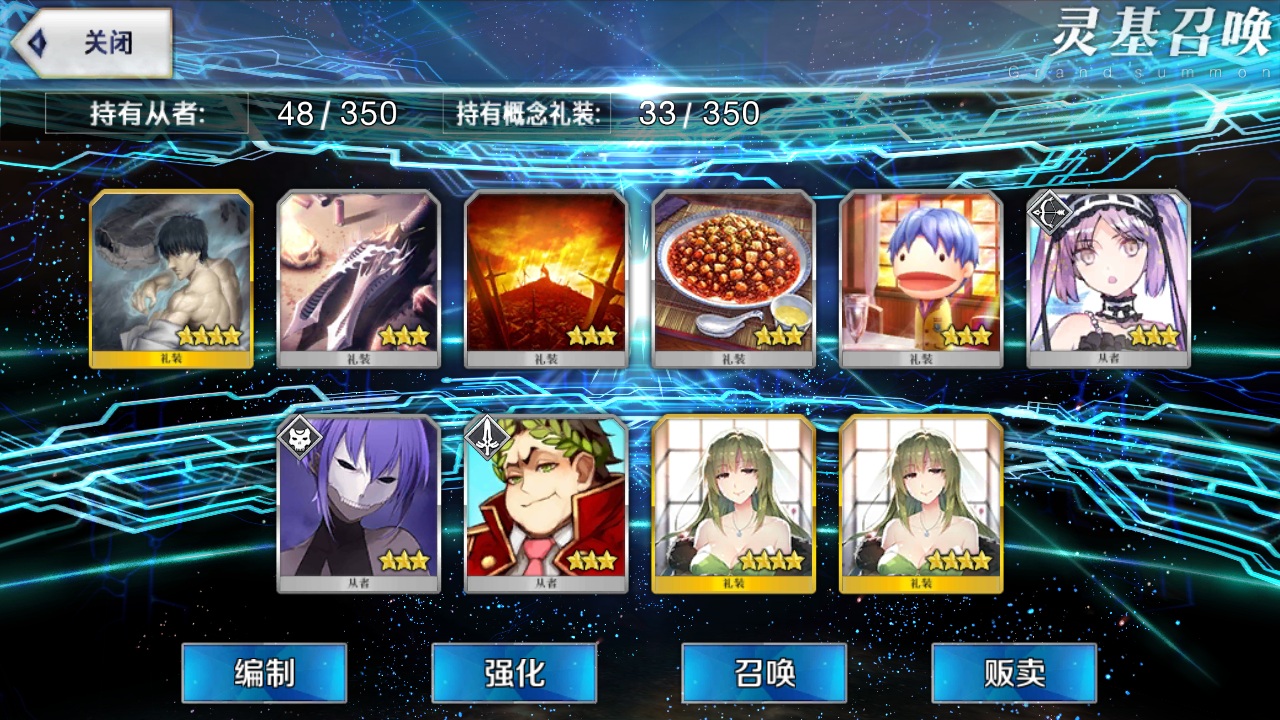Select the shirtless dark-haired man craft essence card
1280x720 pixels.
point(171,279)
